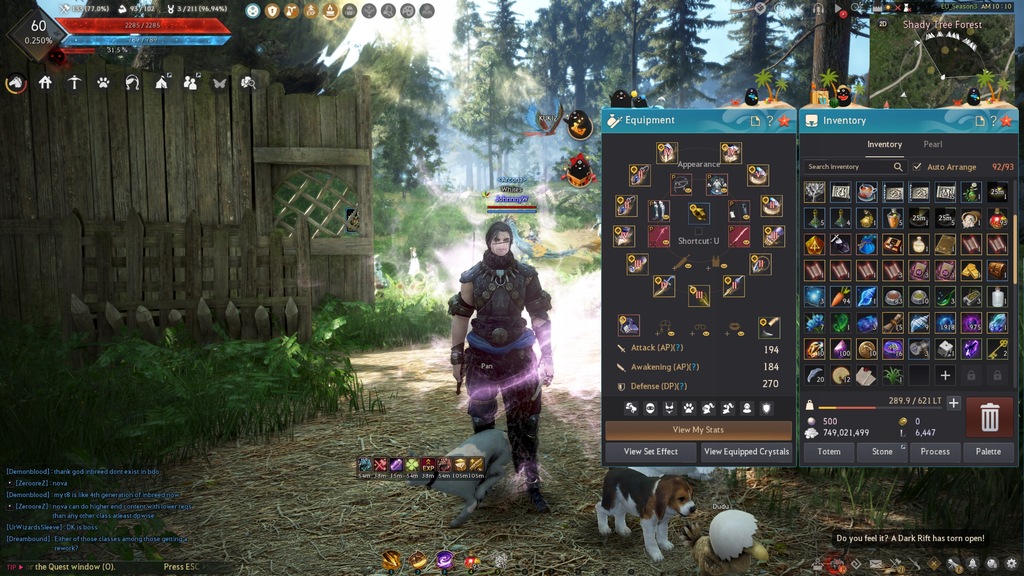Open View Set Effect

651,452
